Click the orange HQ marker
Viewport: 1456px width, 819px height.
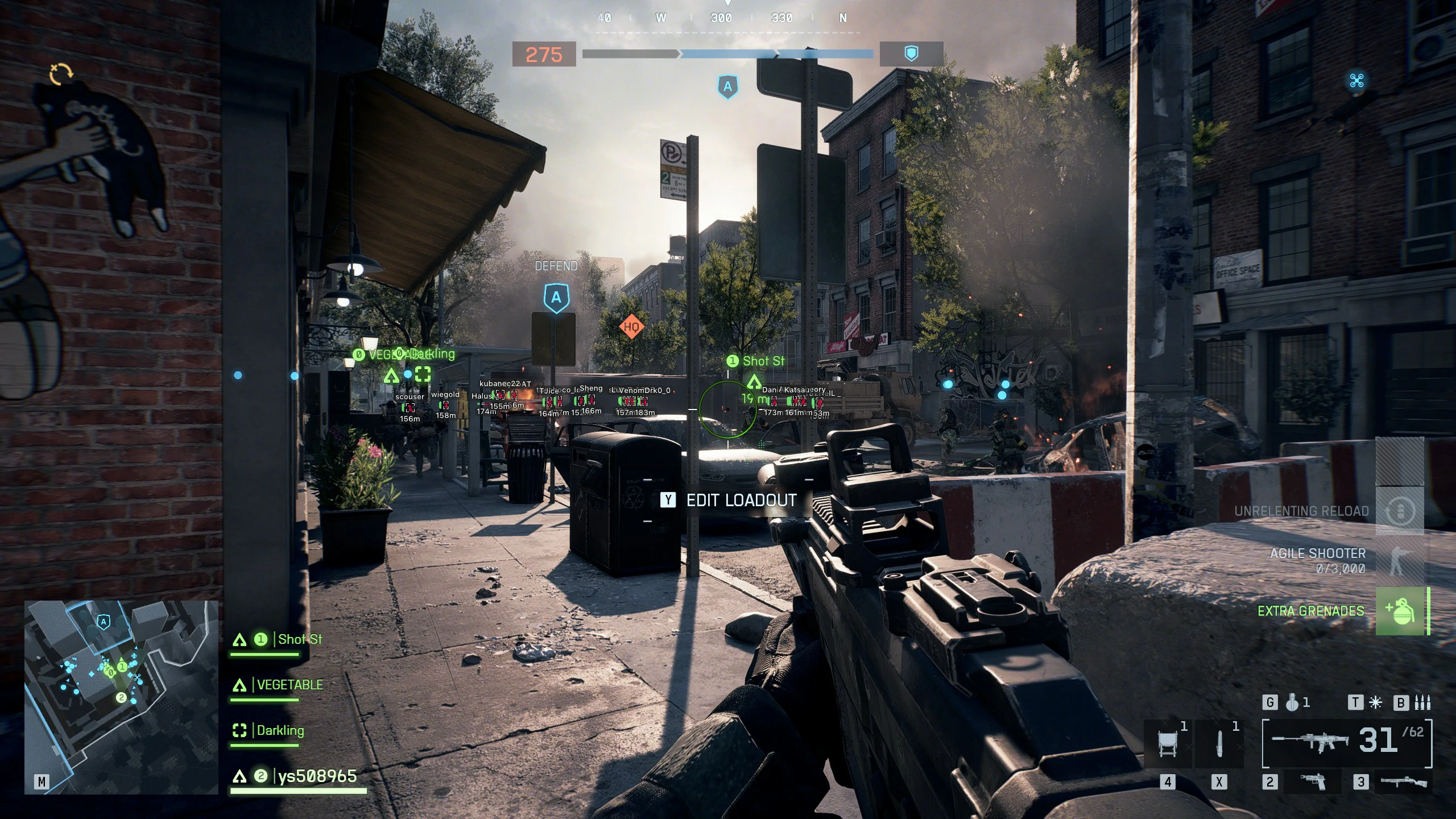coord(631,326)
